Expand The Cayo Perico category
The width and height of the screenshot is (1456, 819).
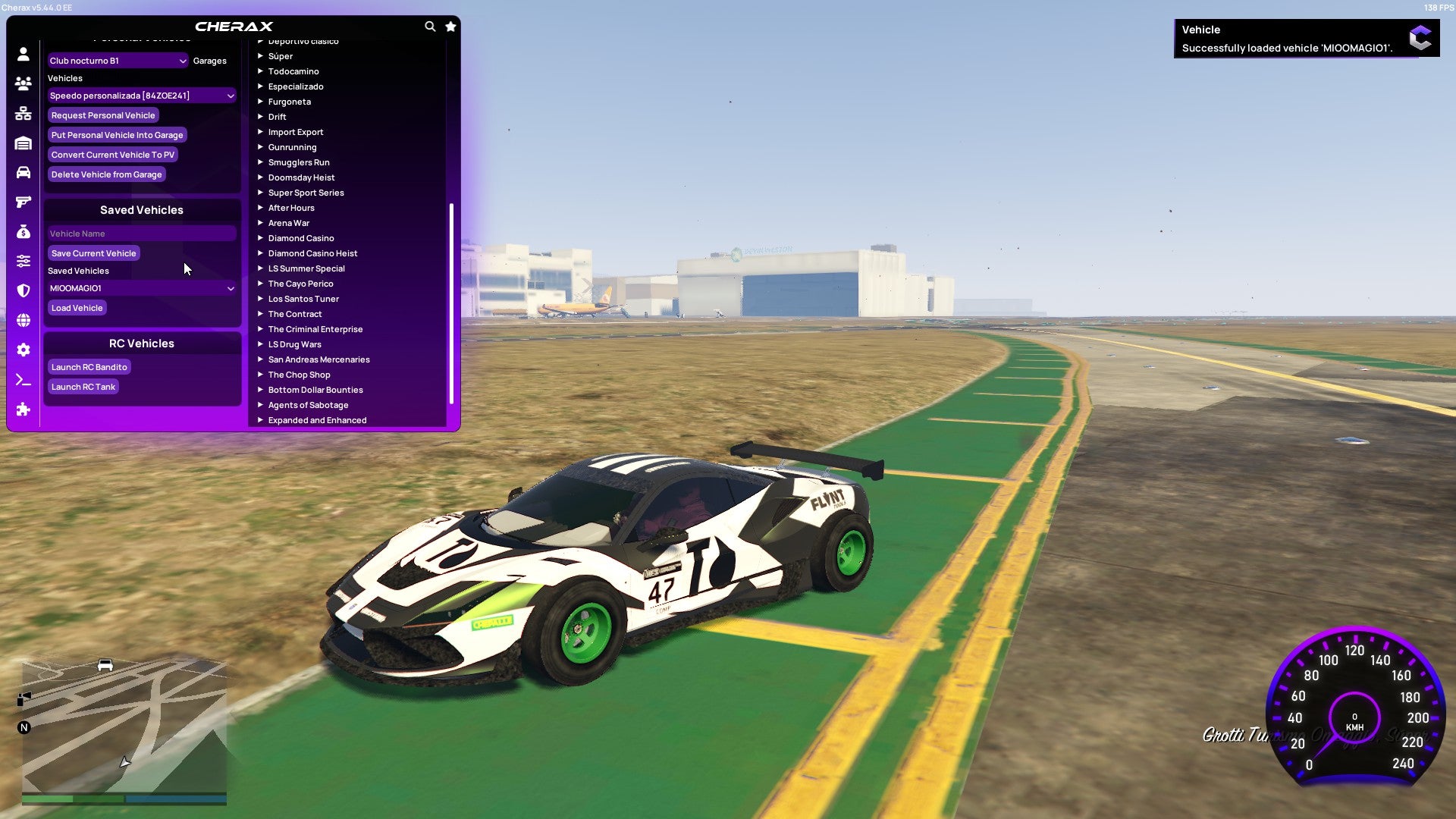click(301, 283)
